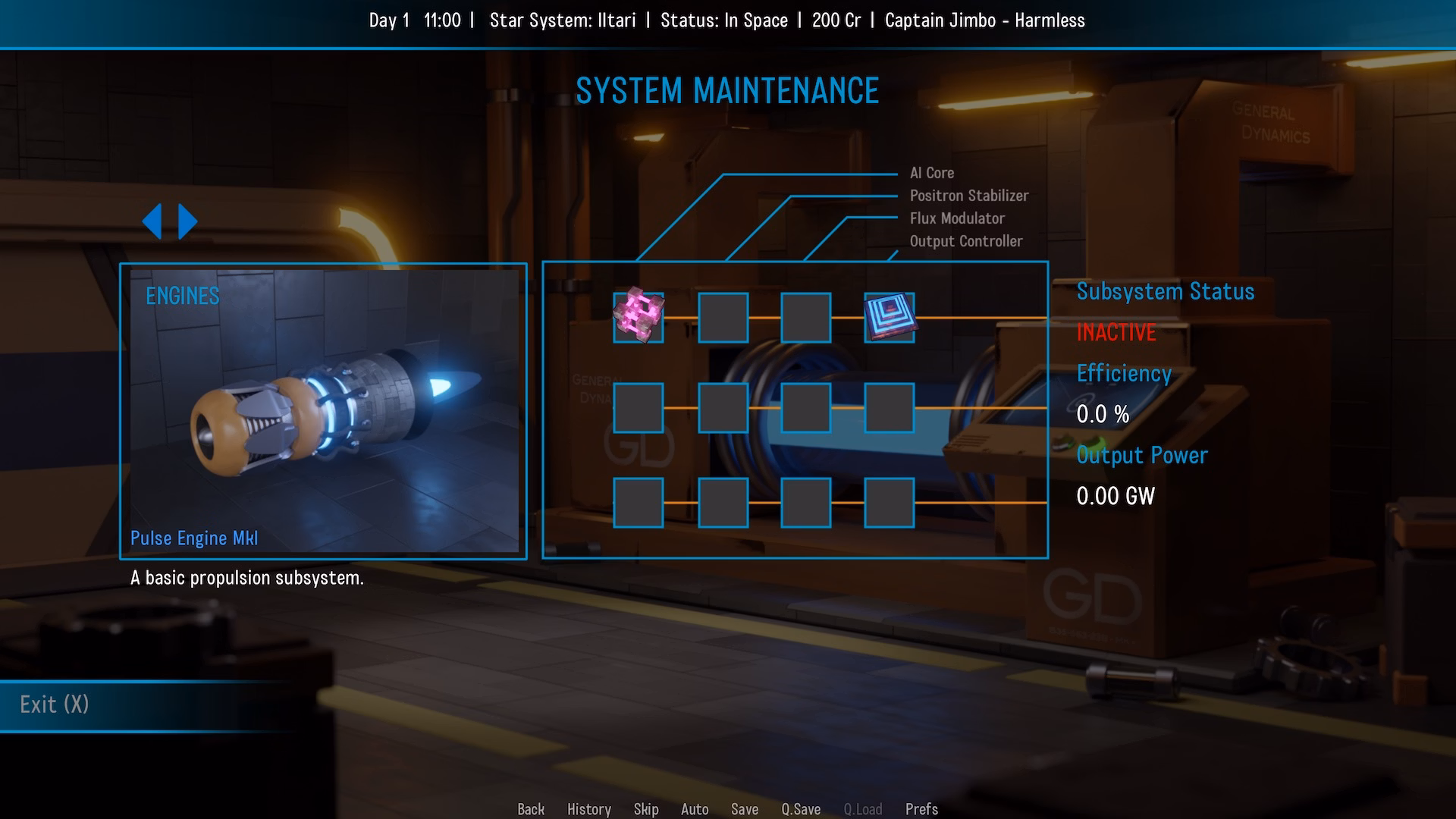Image resolution: width=1456 pixels, height=819 pixels.
Task: Click Back in the bottom bar
Action: [x=531, y=809]
